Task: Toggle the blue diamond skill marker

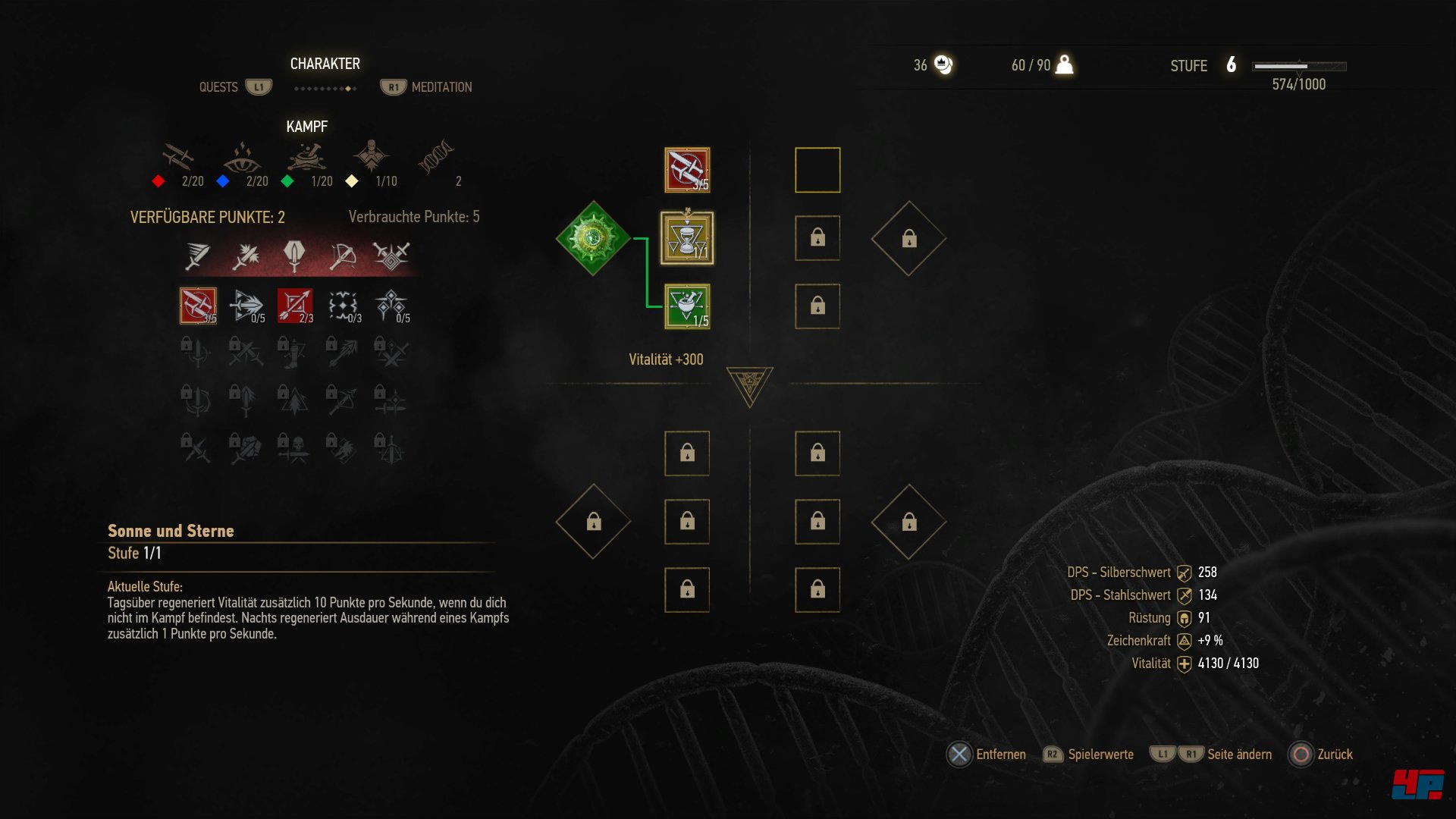Action: (223, 180)
